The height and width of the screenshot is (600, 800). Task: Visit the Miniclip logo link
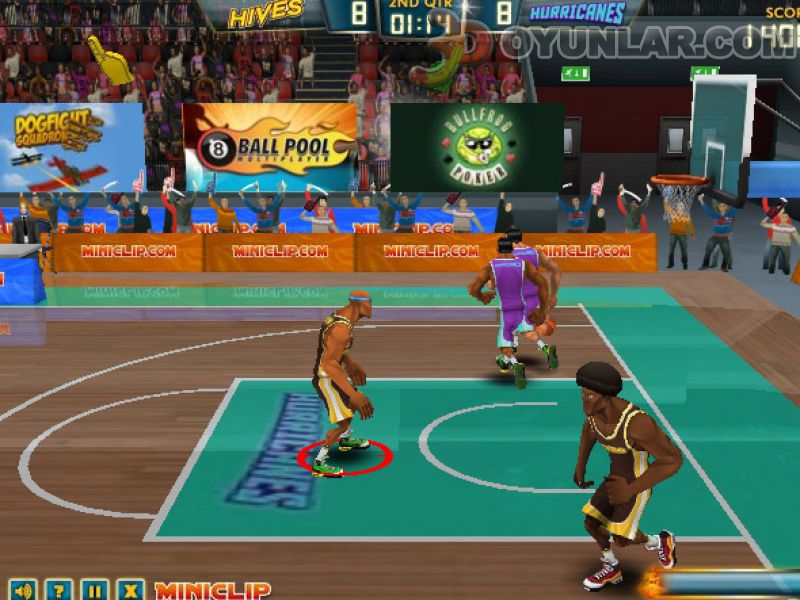point(212,590)
